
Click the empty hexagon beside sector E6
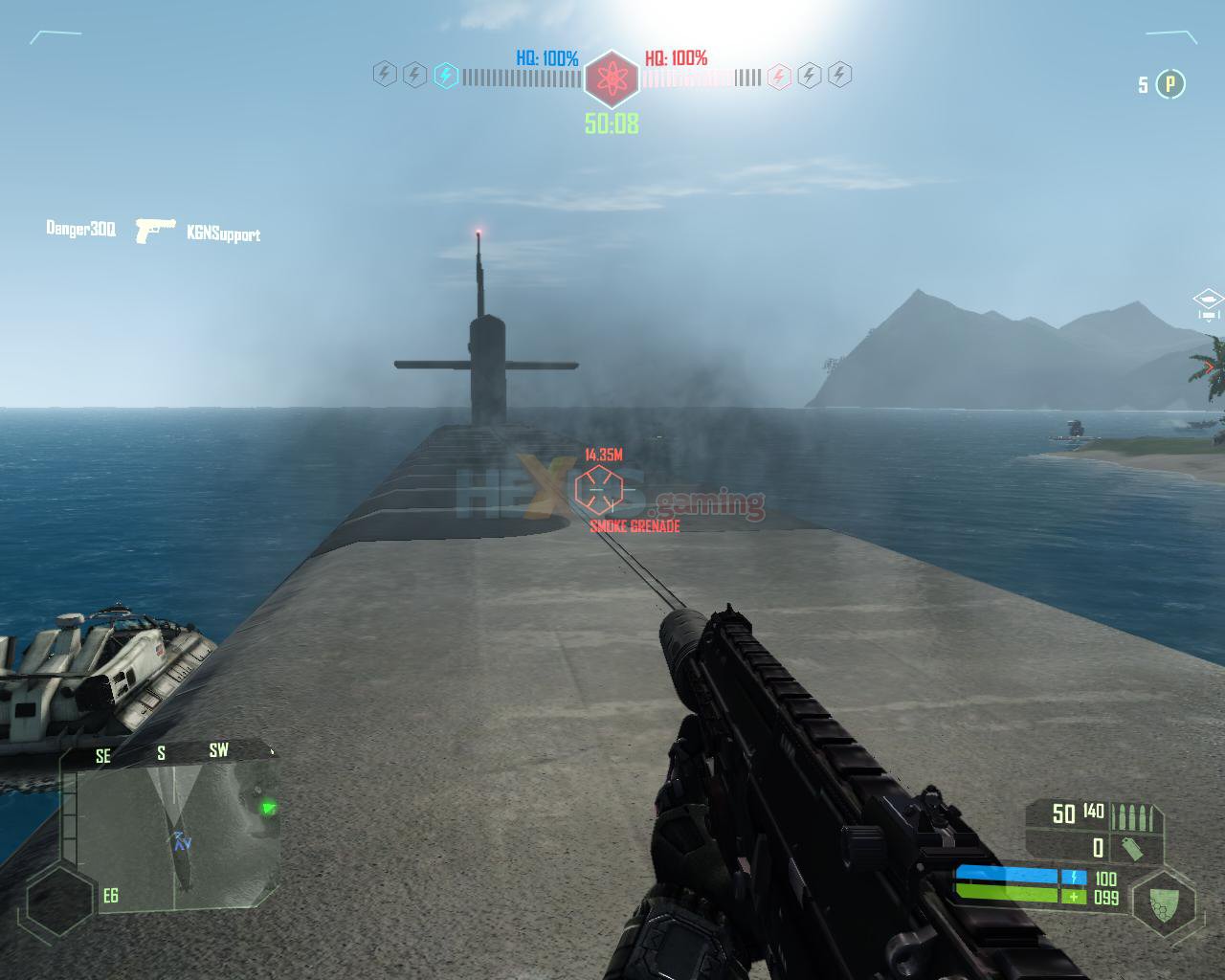tap(59, 901)
